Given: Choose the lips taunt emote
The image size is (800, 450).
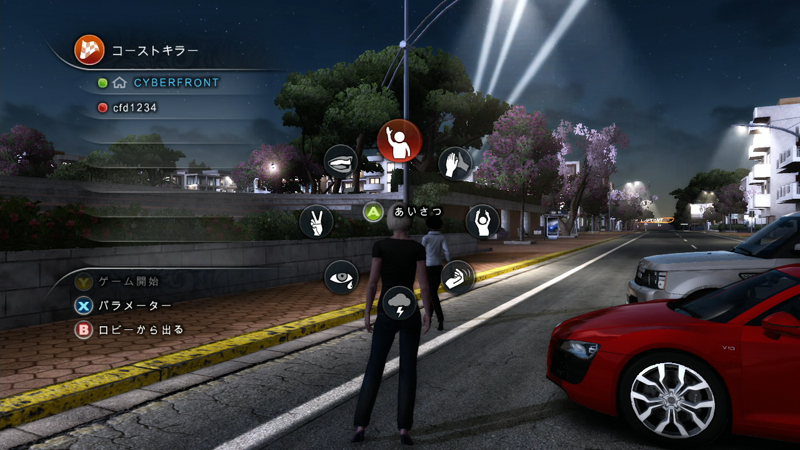Looking at the screenshot, I should pyautogui.click(x=340, y=161).
